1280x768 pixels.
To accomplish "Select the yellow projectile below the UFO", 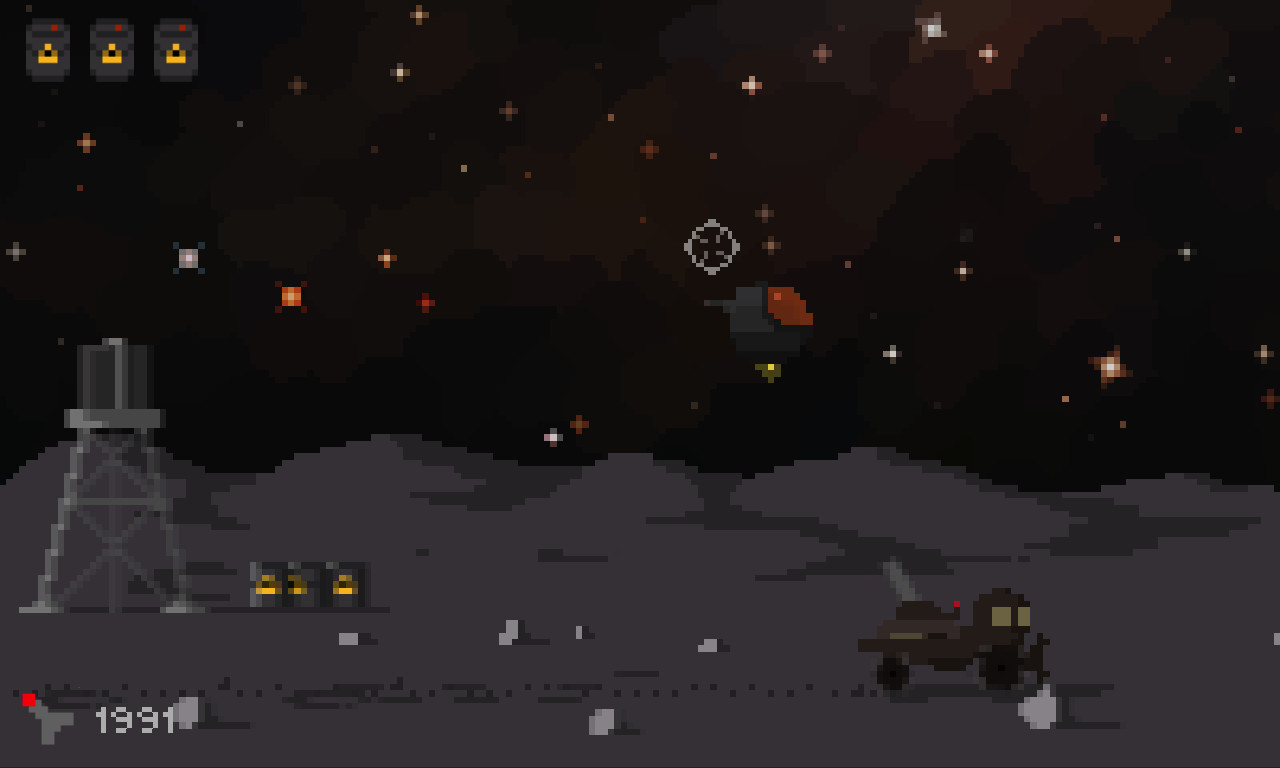I will pyautogui.click(x=769, y=369).
